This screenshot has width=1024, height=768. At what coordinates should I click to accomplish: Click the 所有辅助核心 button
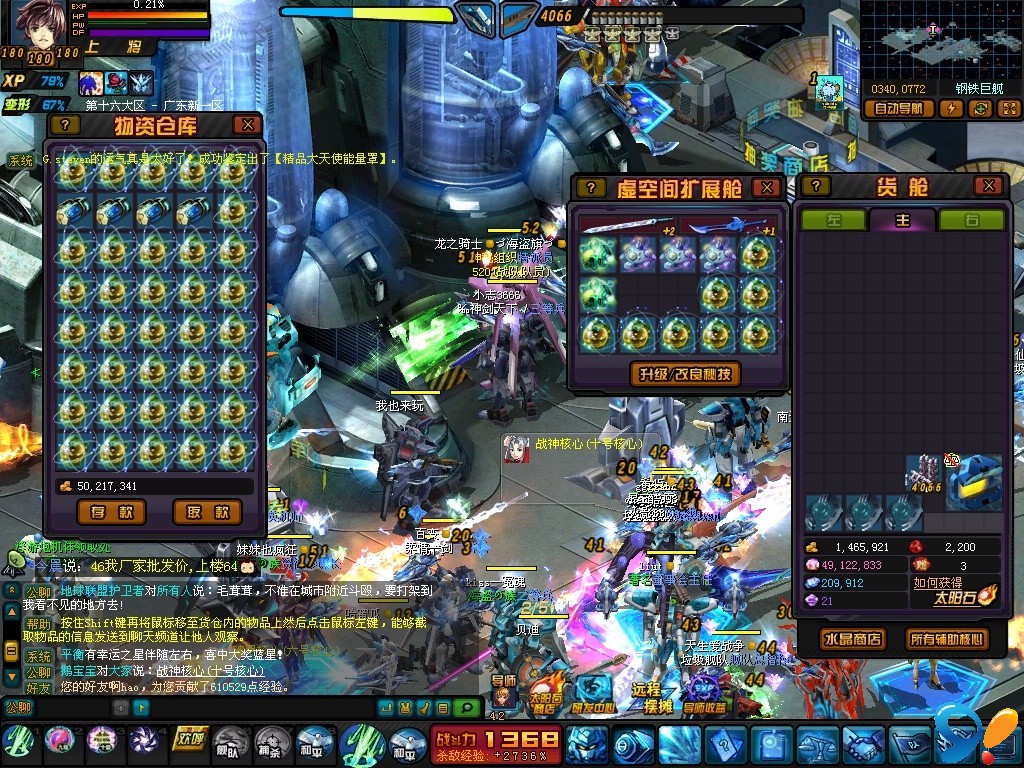click(x=945, y=639)
